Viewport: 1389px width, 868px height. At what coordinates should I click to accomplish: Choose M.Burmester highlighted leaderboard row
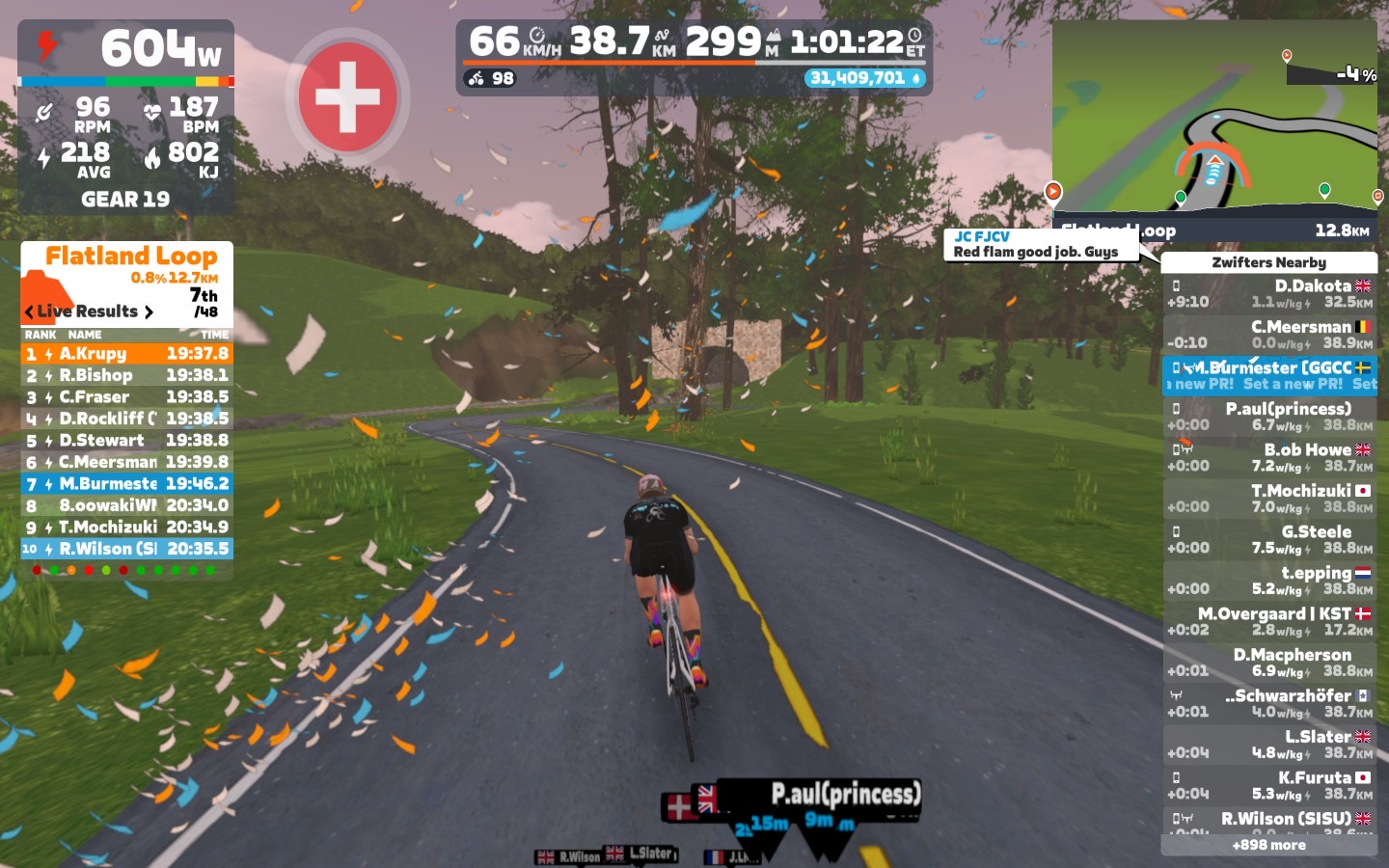(x=126, y=483)
